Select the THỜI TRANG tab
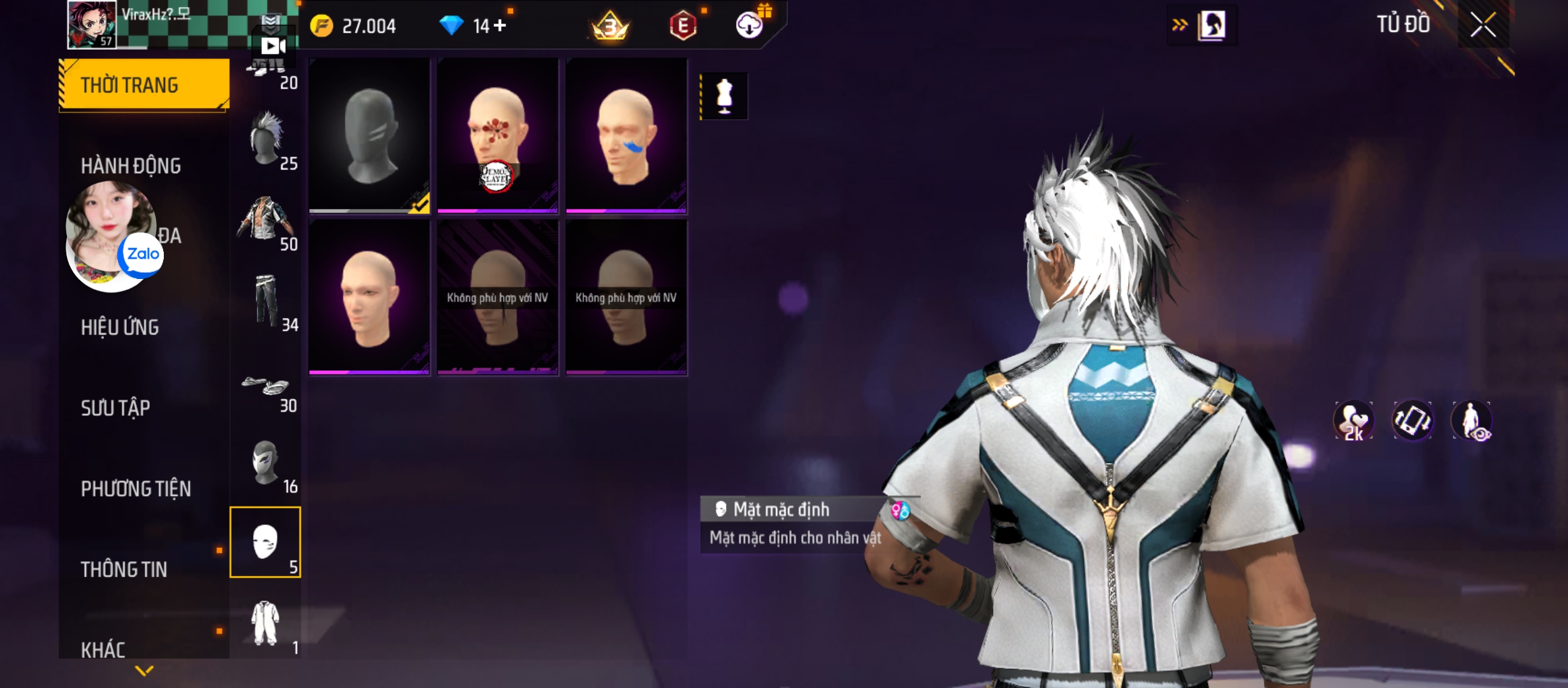Screen dimensions: 1568x688 [x=144, y=85]
